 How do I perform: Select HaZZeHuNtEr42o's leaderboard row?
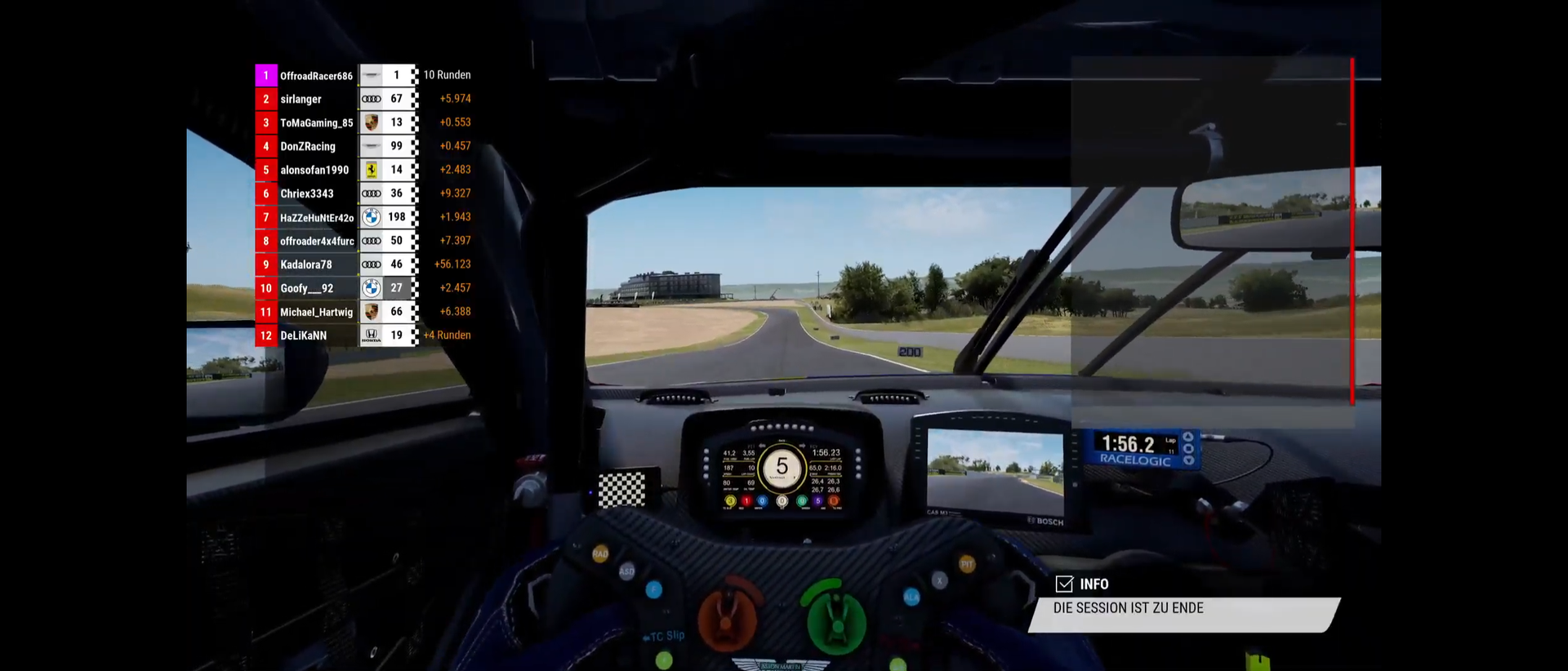tap(317, 218)
